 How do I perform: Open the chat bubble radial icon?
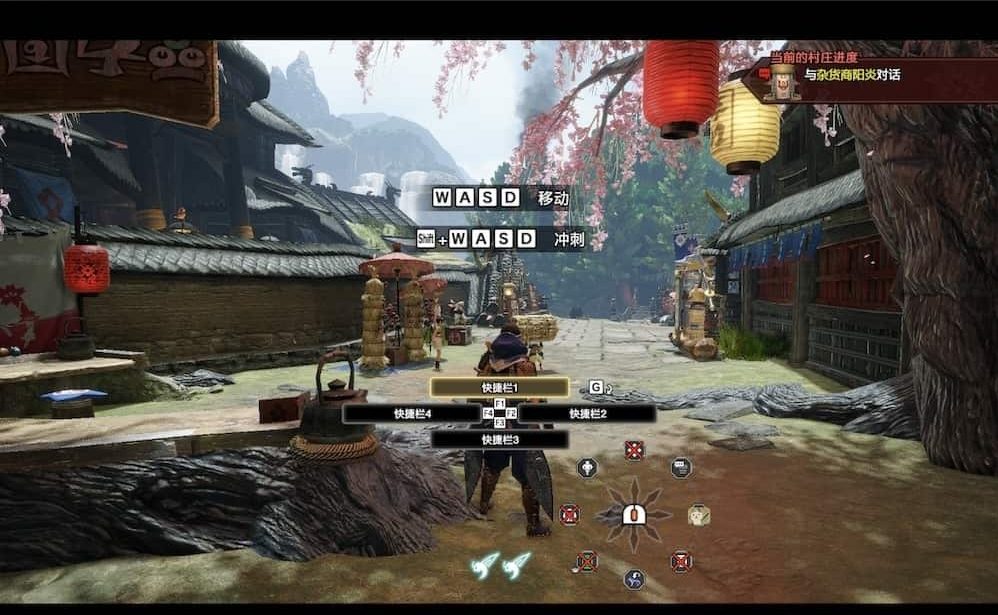pos(681,467)
